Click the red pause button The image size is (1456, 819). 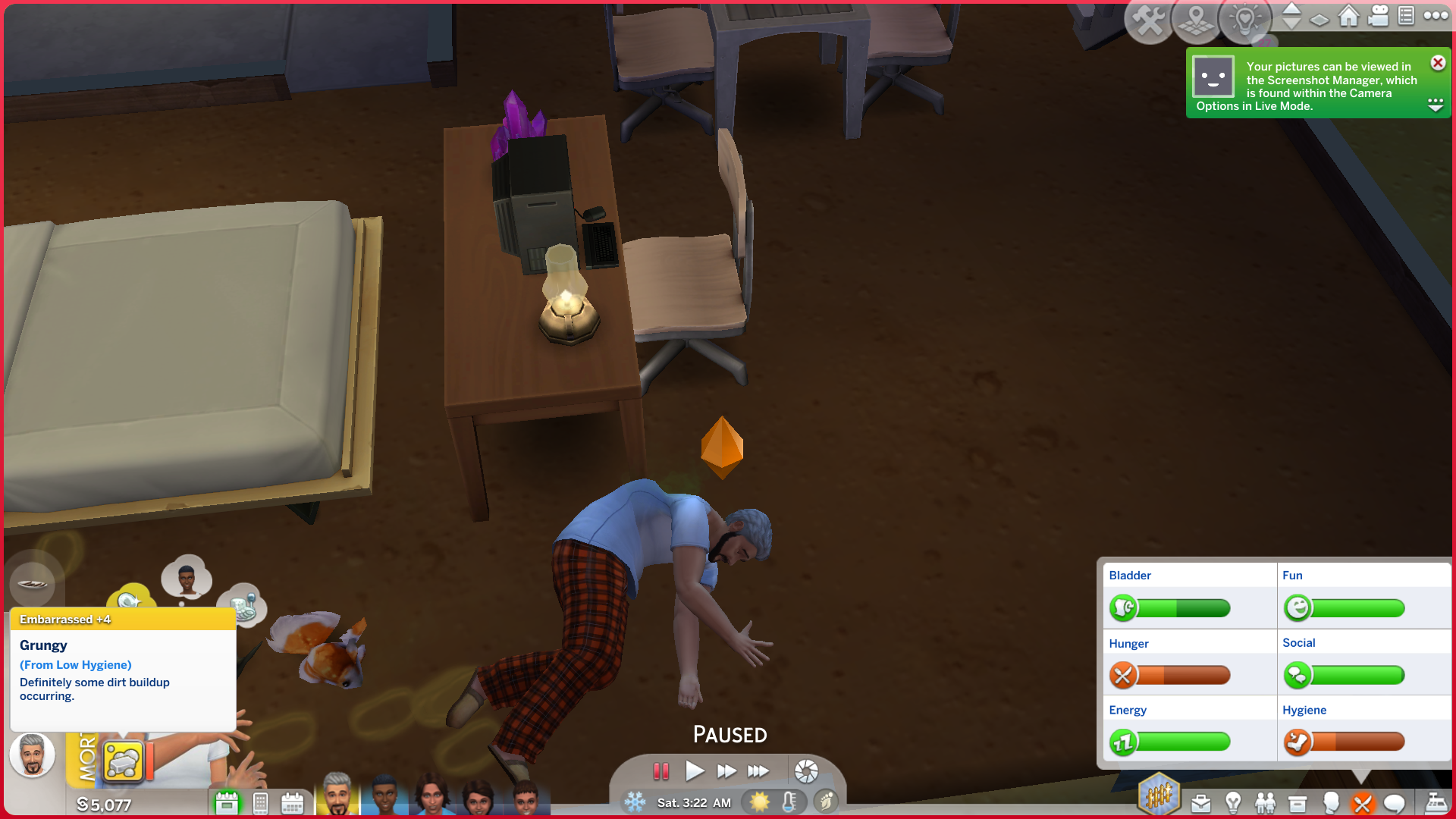coord(661,771)
